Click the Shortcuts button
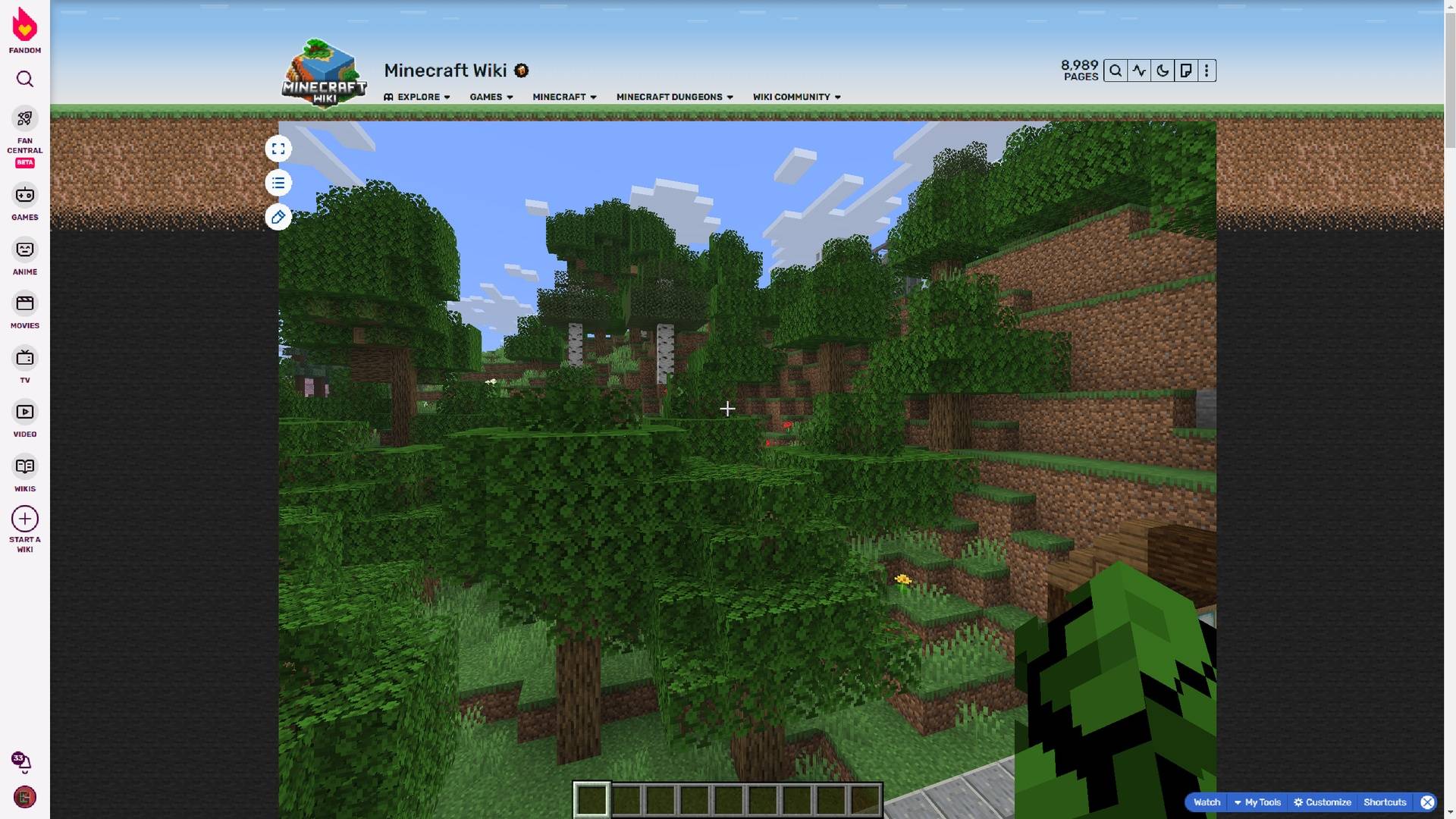The width and height of the screenshot is (1456, 819). [x=1385, y=802]
